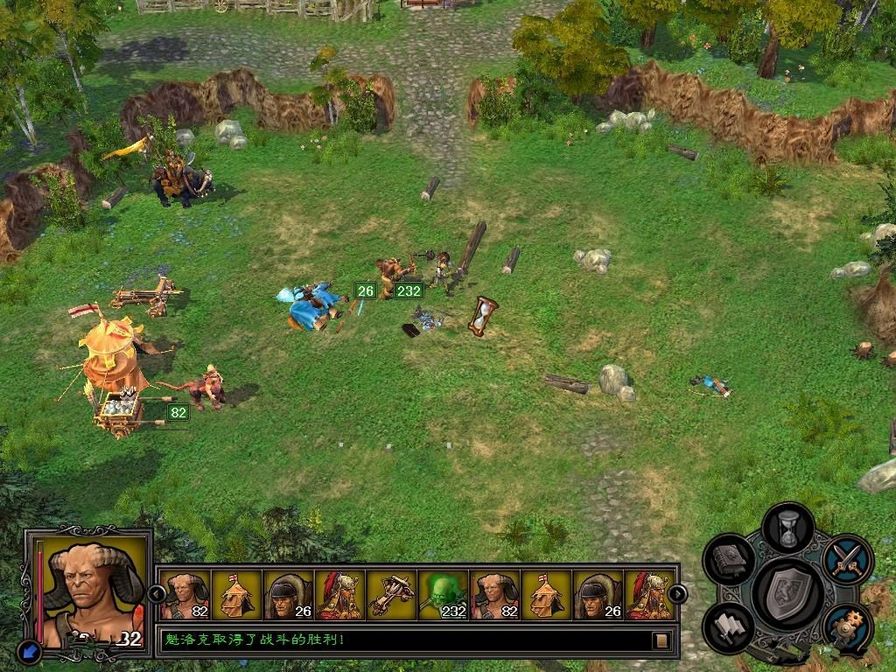Shift the turn order bar right

[678, 594]
